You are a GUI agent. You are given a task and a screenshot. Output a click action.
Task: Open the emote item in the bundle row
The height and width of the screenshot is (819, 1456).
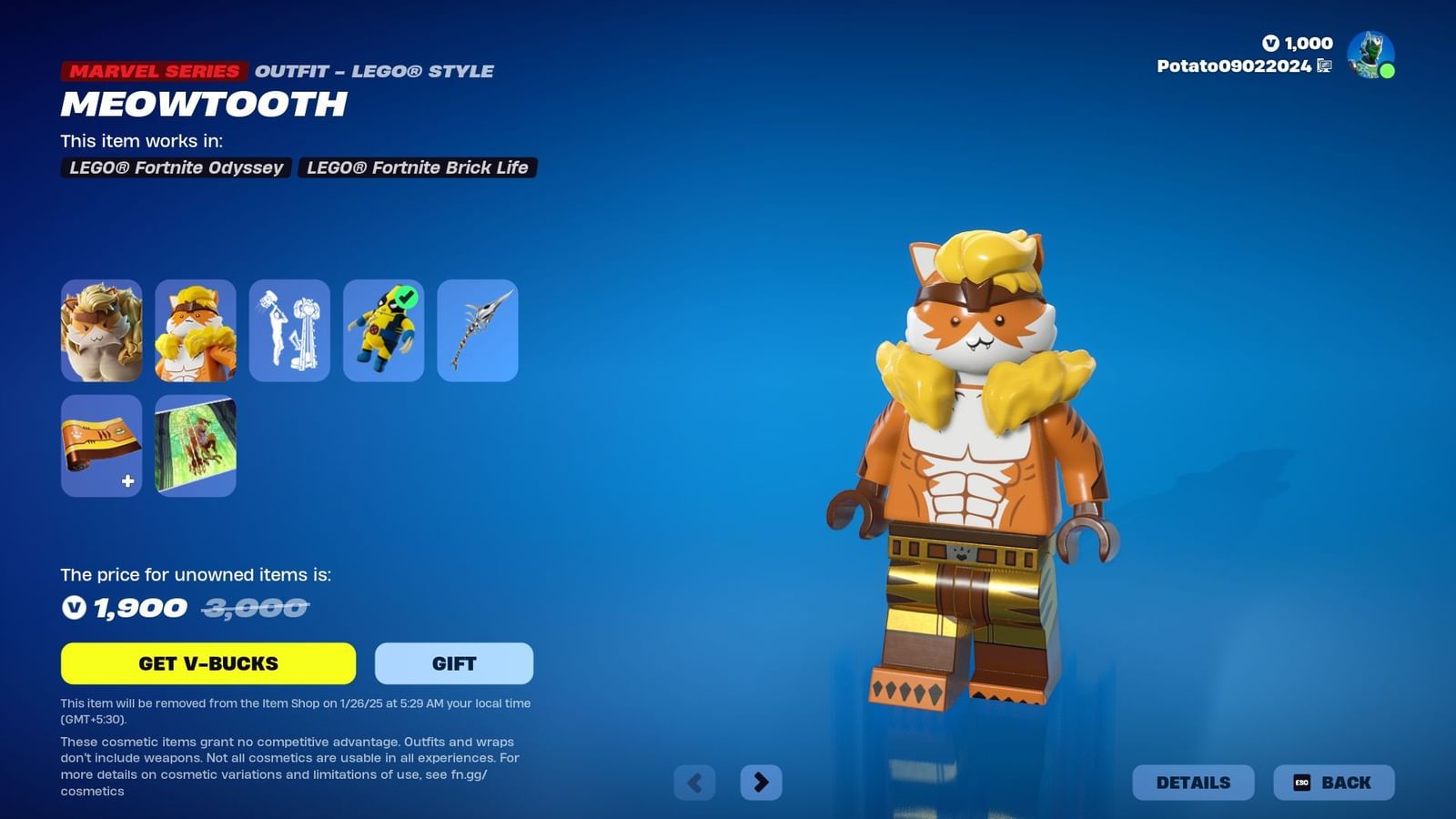click(289, 329)
